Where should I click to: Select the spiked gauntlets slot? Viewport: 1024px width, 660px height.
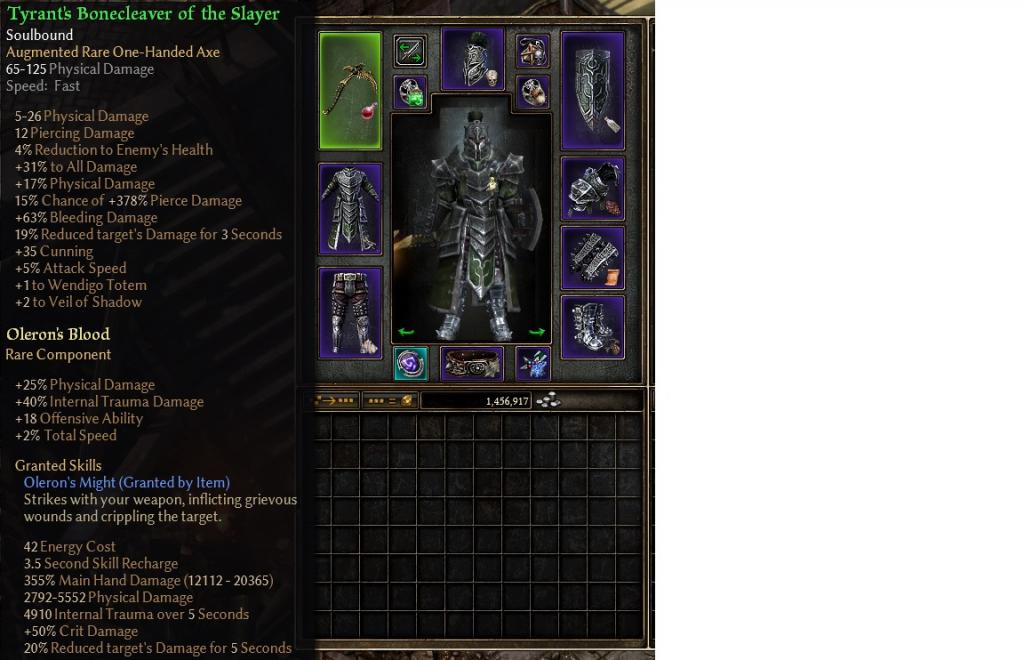pyautogui.click(x=593, y=257)
